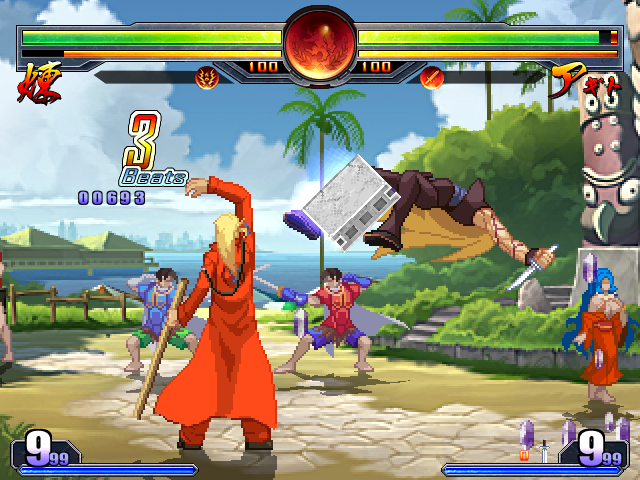Click the left player's flame emblem icon
This screenshot has width=640, height=480.
207,76
